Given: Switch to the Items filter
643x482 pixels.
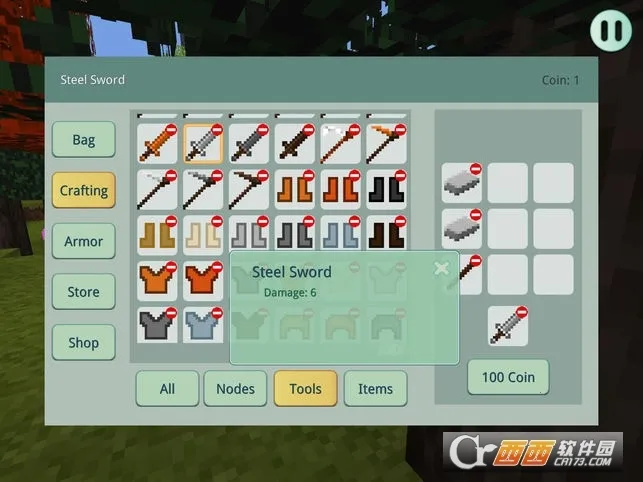Looking at the screenshot, I should (x=375, y=388).
